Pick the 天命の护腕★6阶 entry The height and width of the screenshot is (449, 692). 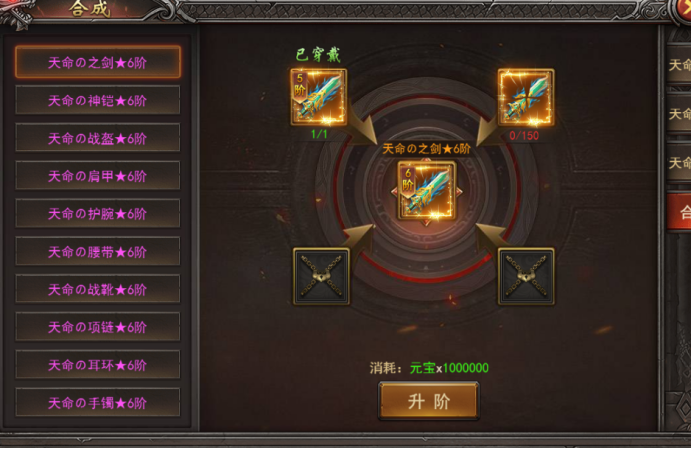coord(98,214)
